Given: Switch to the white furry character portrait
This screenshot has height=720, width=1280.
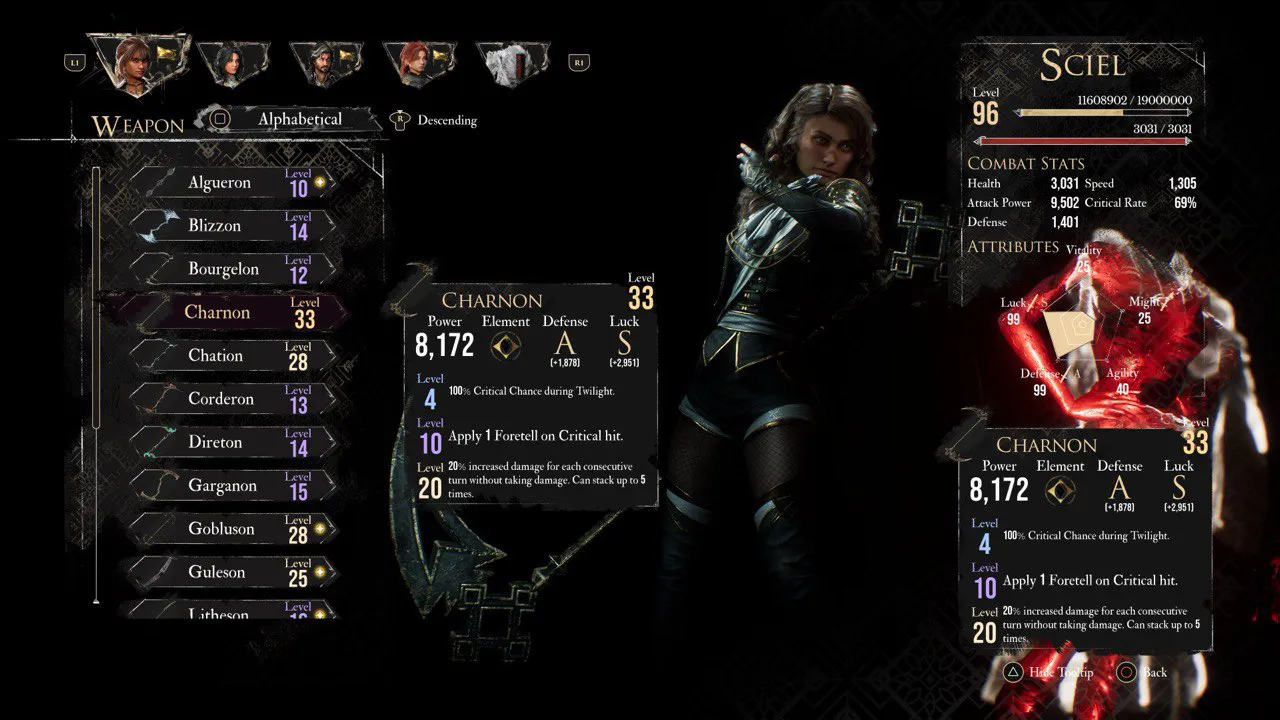Looking at the screenshot, I should (x=512, y=63).
